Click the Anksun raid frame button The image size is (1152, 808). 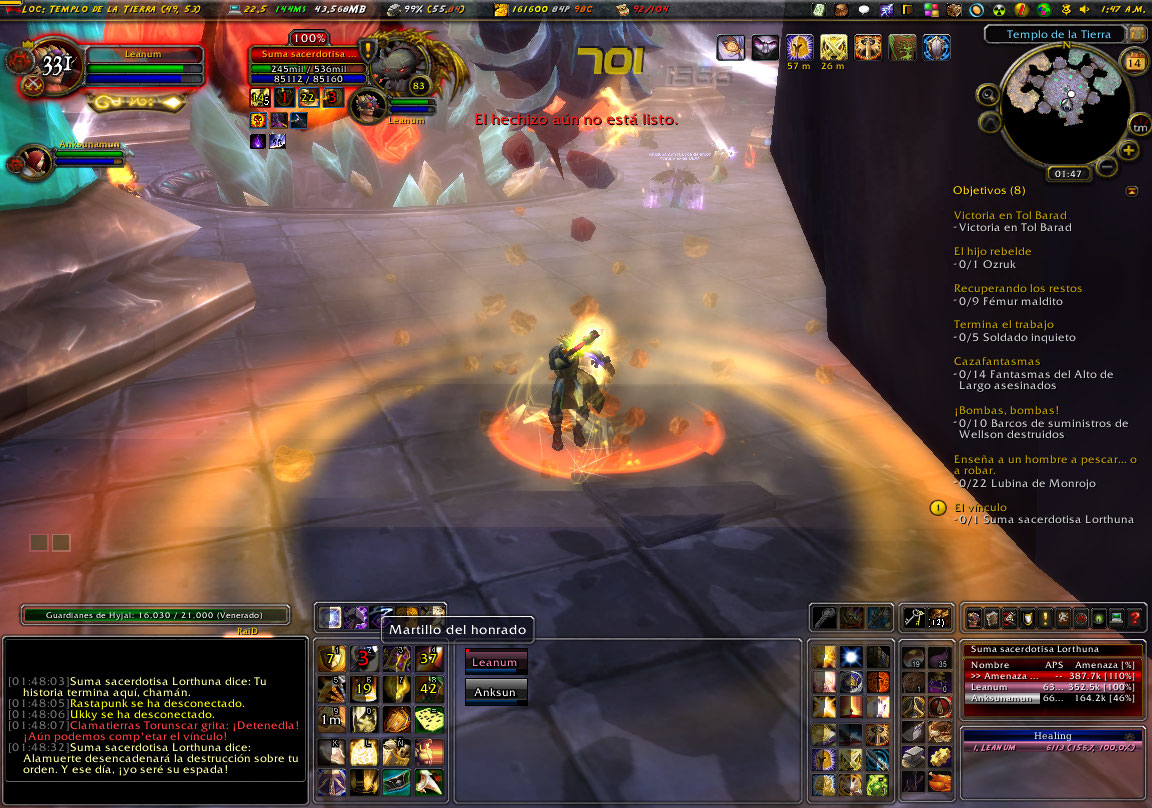495,690
